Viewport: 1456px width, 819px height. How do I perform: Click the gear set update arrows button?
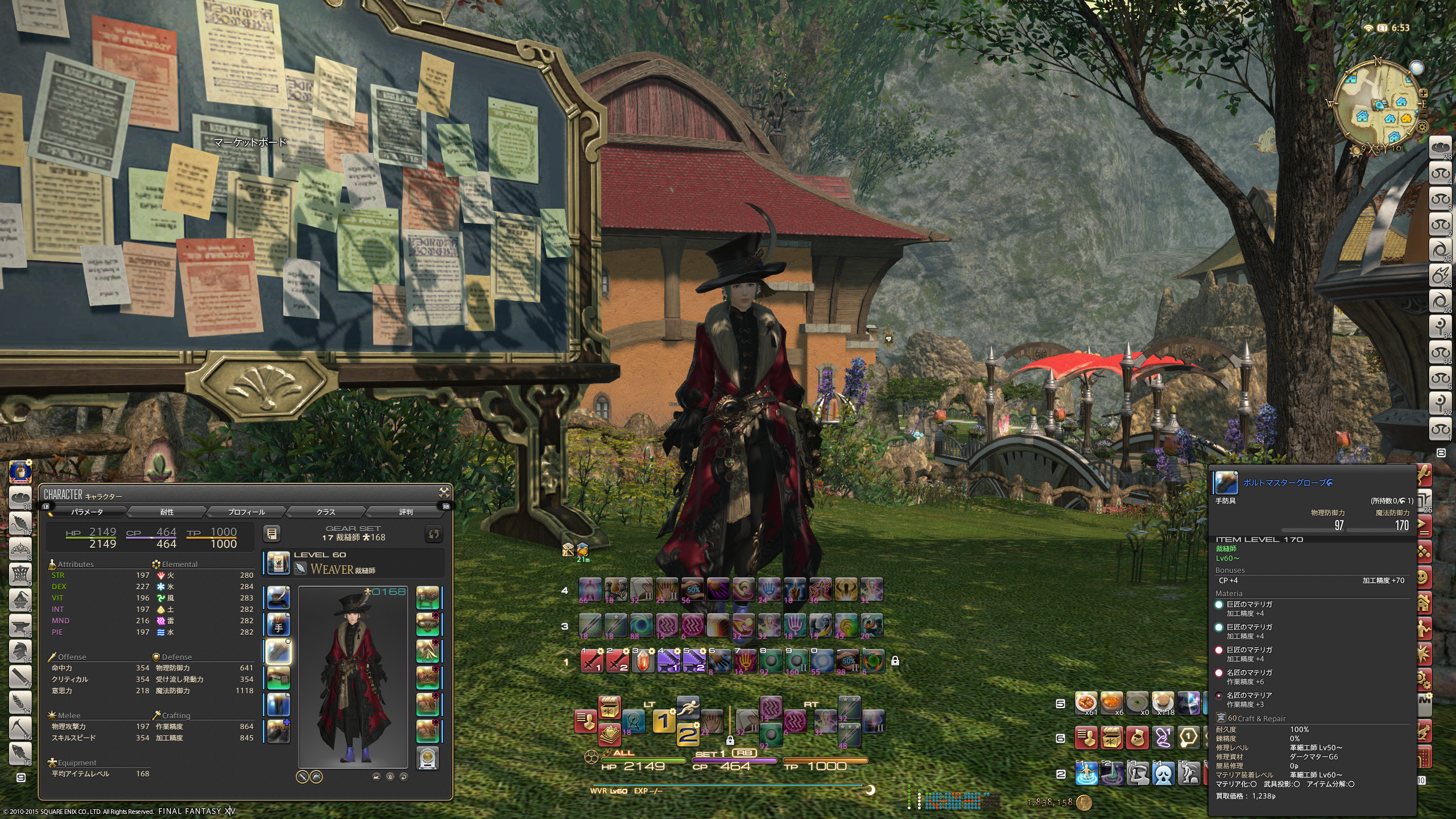tap(433, 533)
